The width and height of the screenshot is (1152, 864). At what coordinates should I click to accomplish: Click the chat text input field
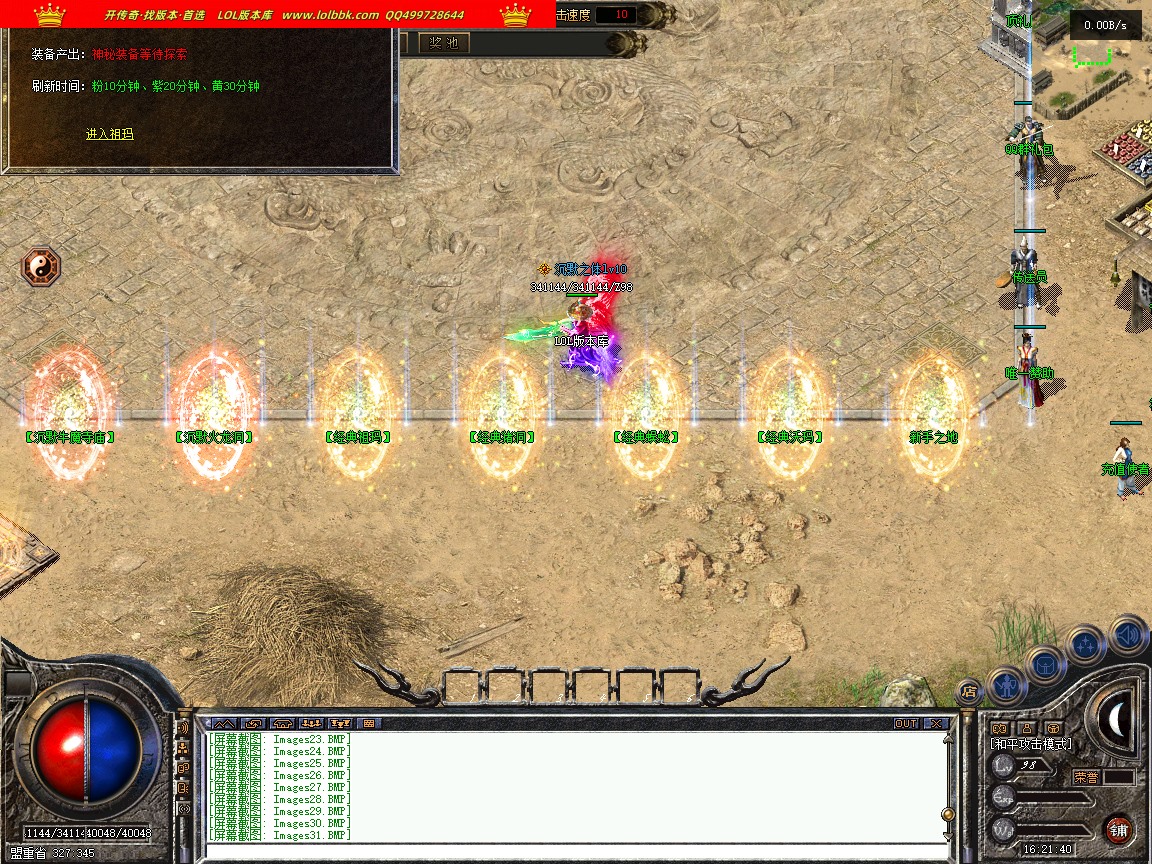coord(570,851)
